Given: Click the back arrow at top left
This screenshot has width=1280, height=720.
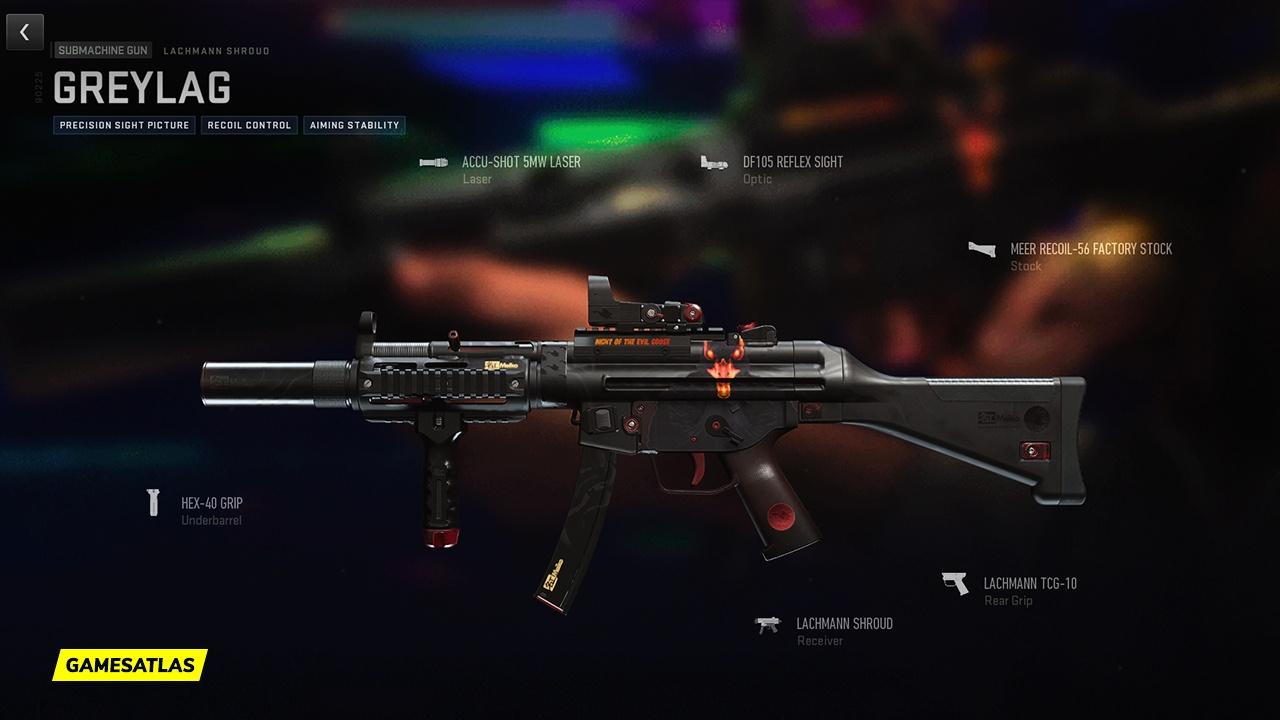Looking at the screenshot, I should pyautogui.click(x=24, y=31).
